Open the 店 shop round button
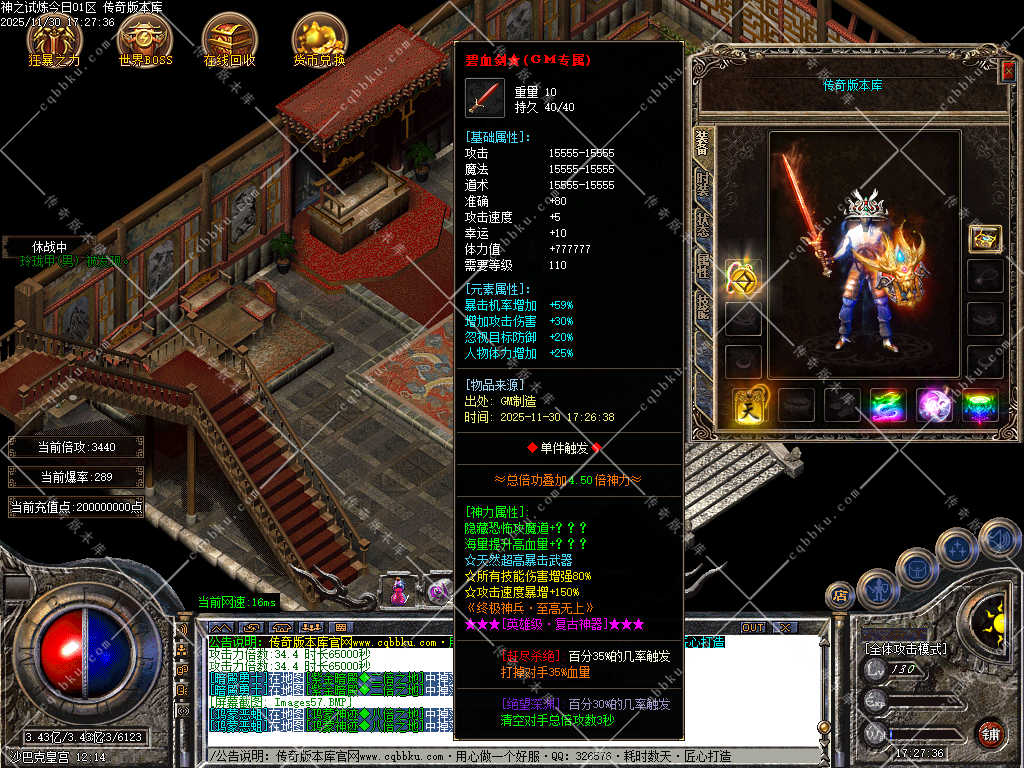This screenshot has height=768, width=1024. [x=839, y=596]
